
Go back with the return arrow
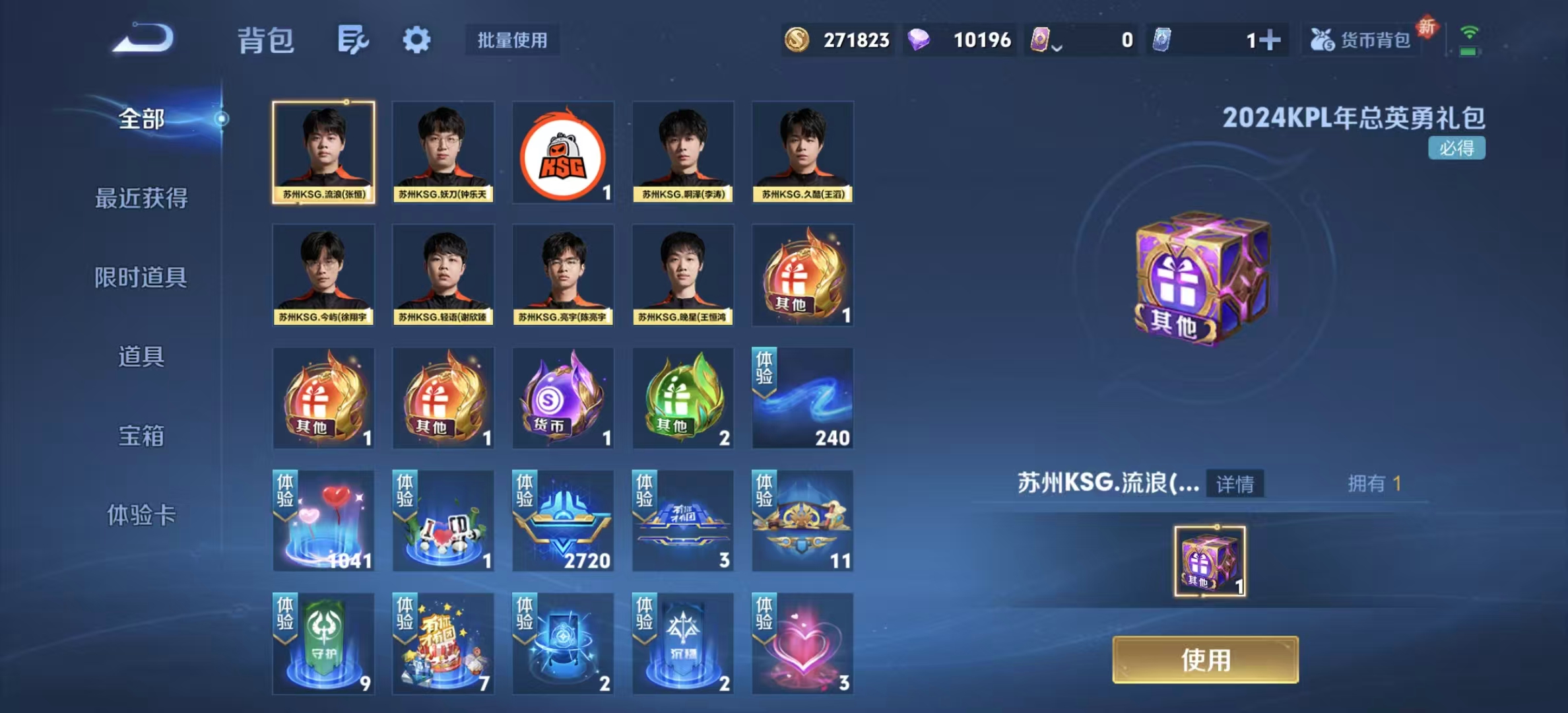point(143,38)
